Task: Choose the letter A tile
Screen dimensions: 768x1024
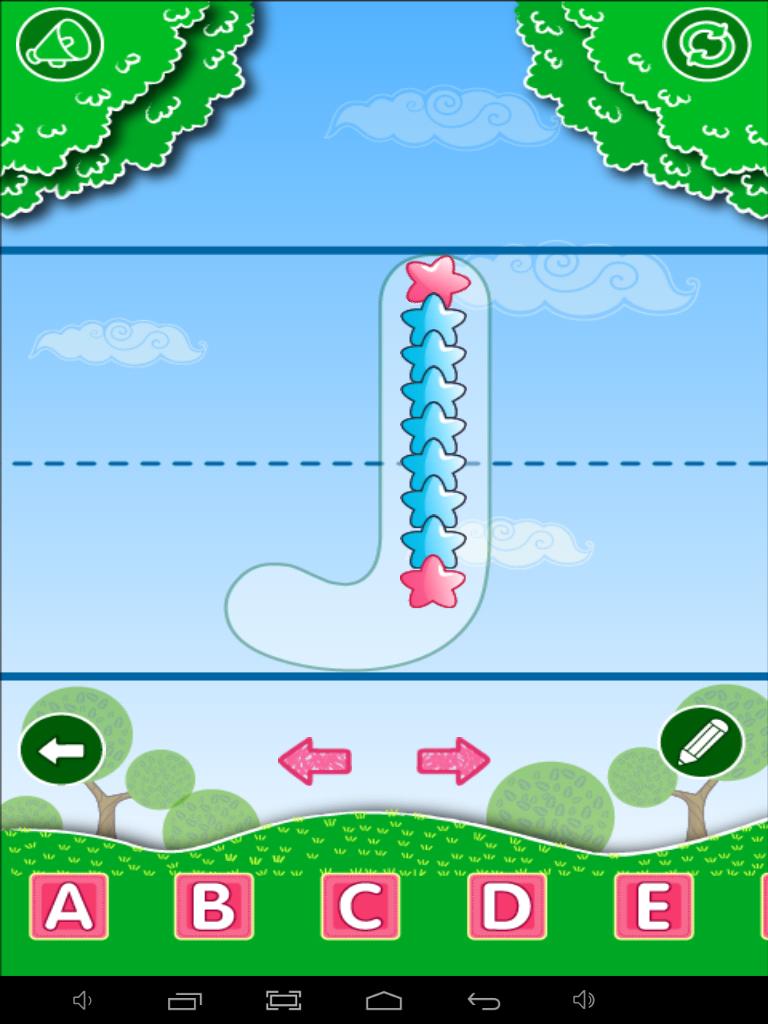Action: click(68, 906)
